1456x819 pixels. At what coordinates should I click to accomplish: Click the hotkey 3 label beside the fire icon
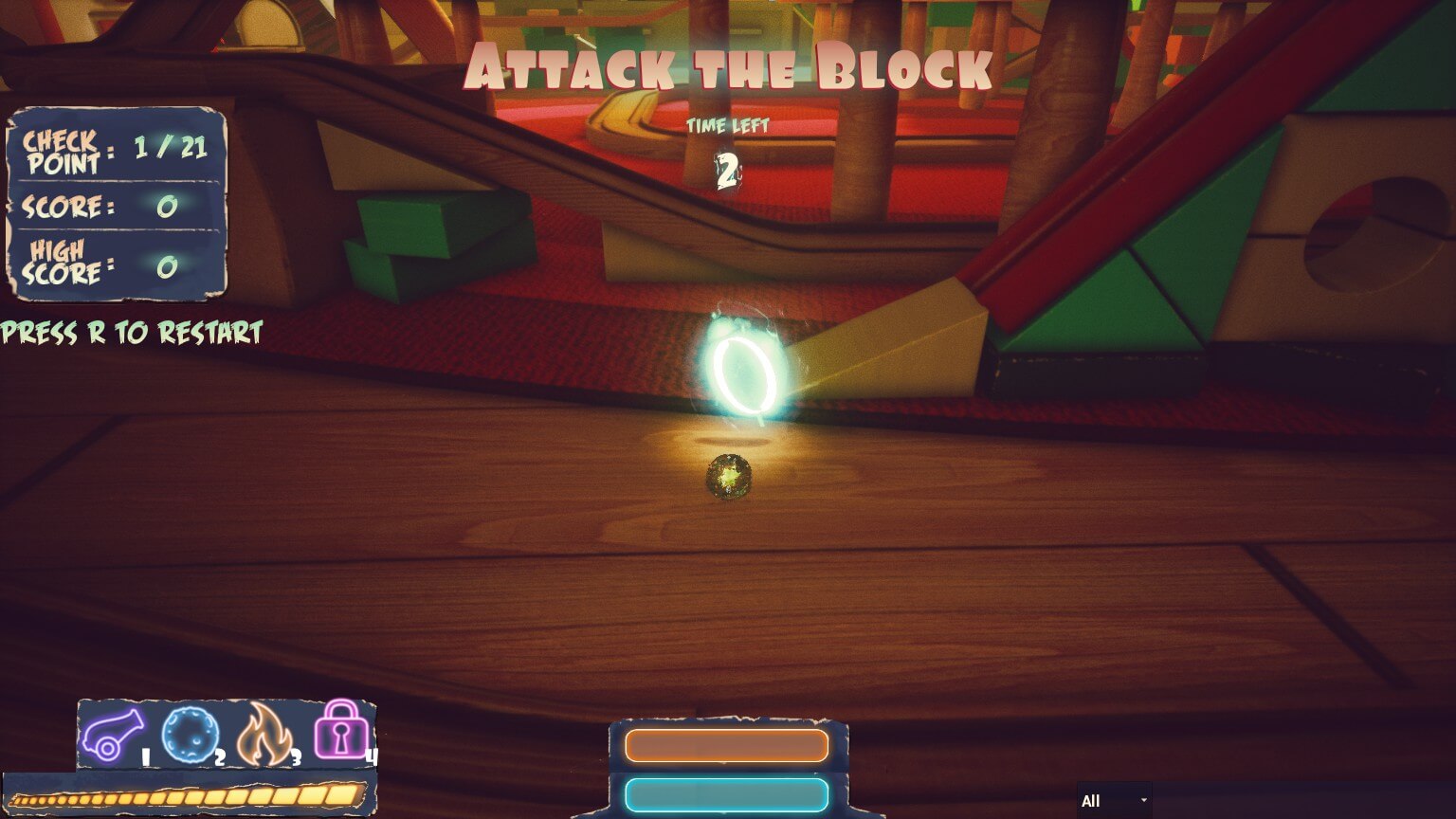tap(296, 756)
